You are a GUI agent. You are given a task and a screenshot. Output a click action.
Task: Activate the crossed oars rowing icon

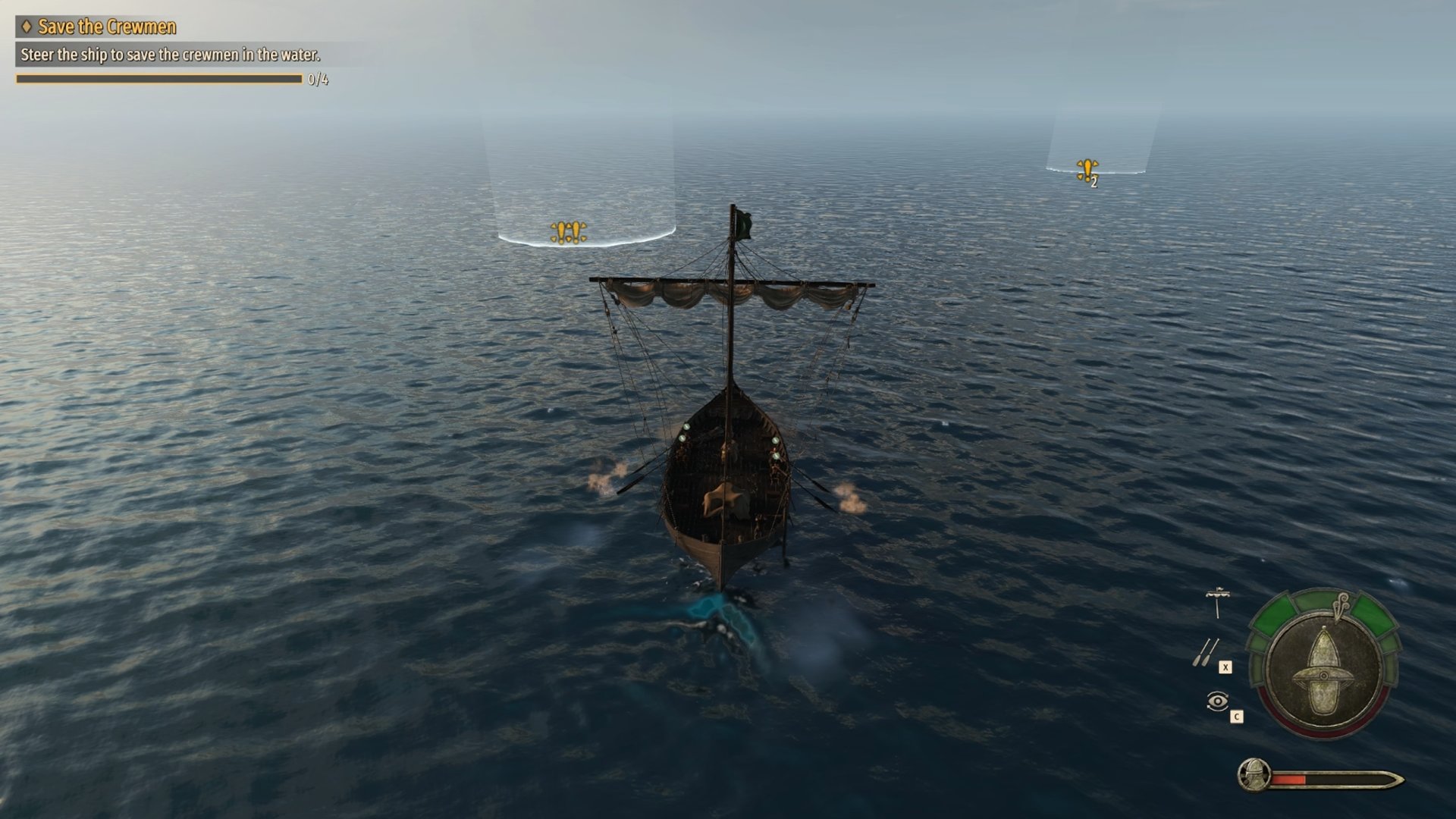coord(1205,652)
